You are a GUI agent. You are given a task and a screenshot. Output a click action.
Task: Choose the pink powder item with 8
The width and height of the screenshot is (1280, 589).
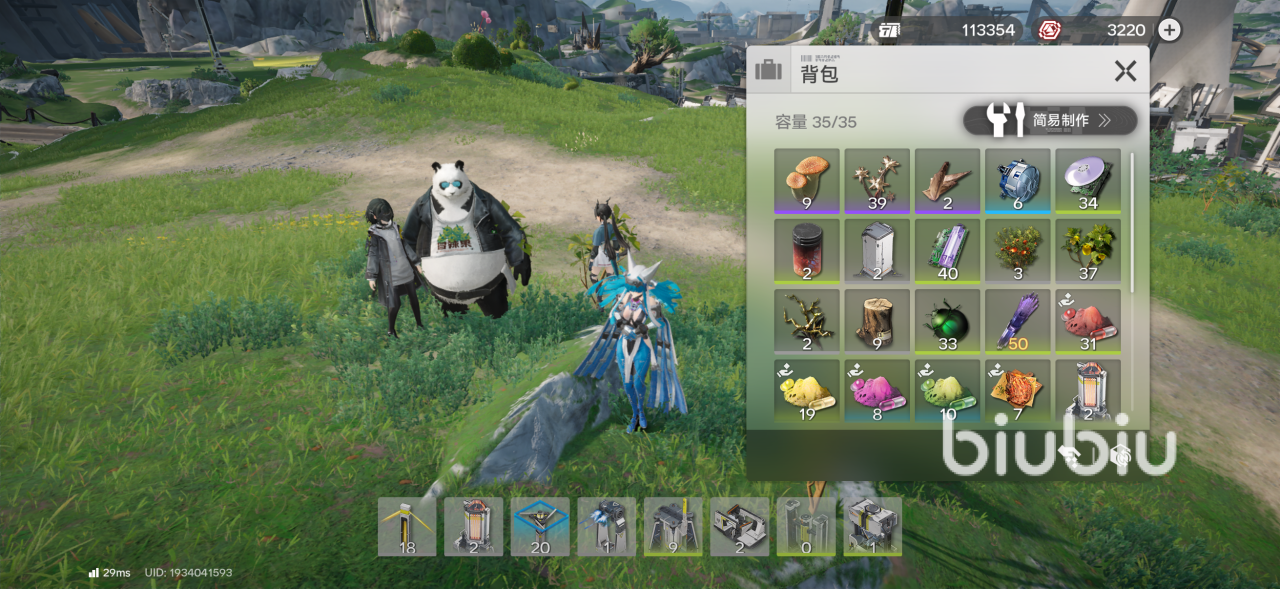click(877, 390)
